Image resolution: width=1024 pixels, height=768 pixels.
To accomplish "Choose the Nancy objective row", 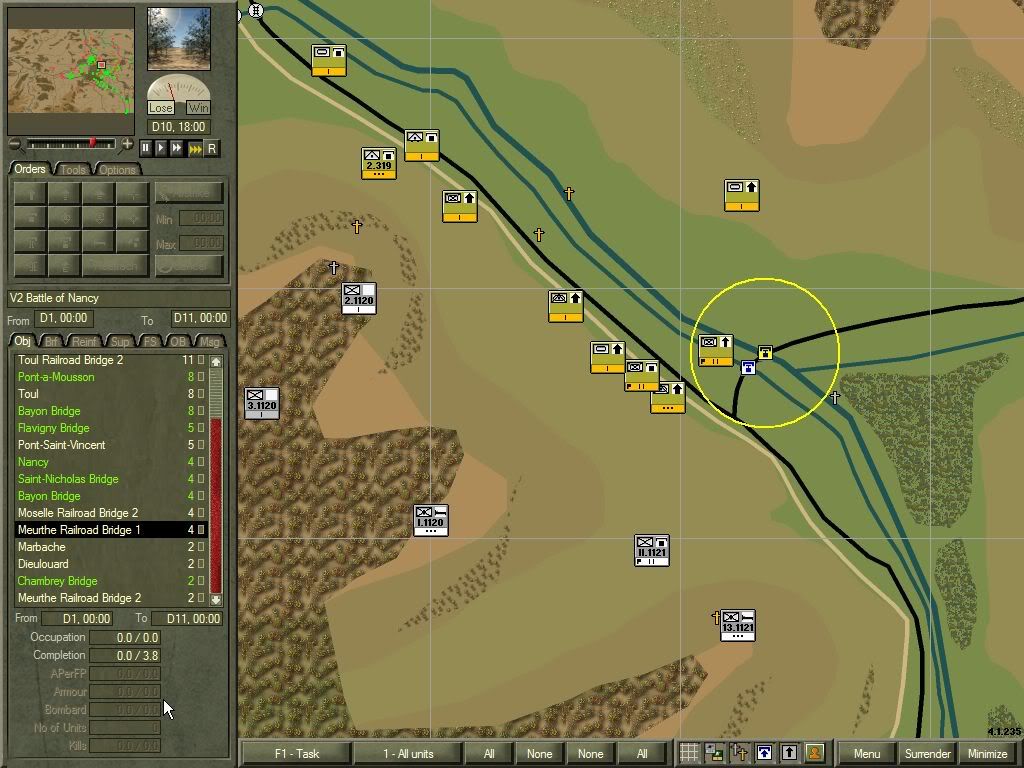I will [x=33, y=462].
